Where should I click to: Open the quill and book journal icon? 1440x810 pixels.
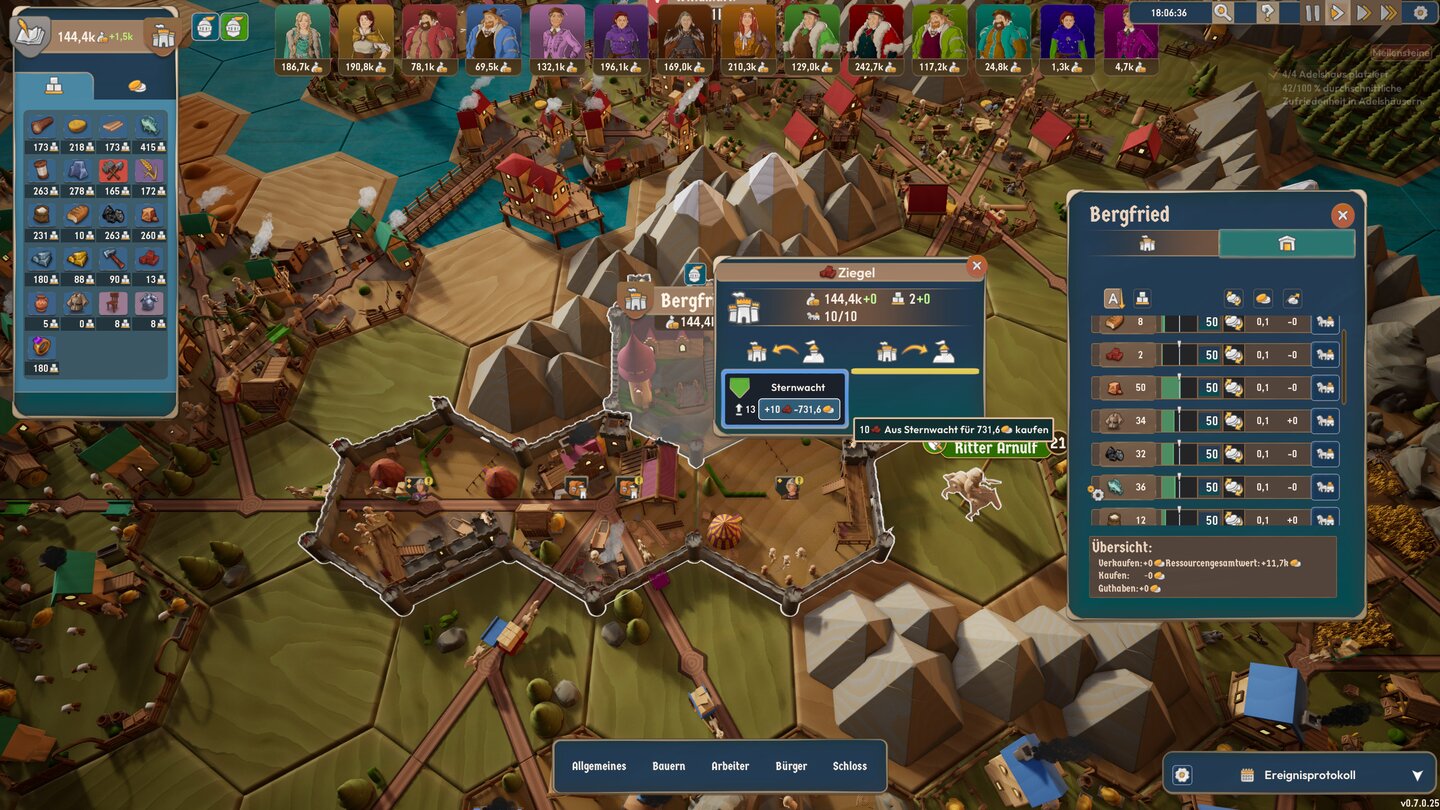(31, 33)
